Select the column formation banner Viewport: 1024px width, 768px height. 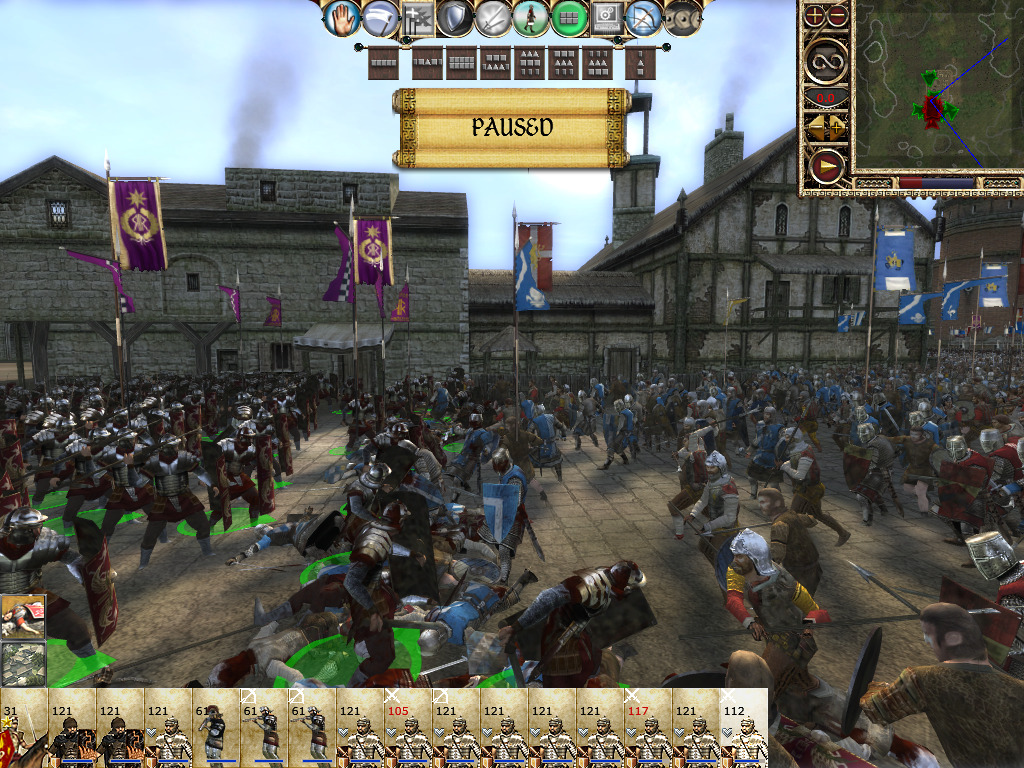640,63
